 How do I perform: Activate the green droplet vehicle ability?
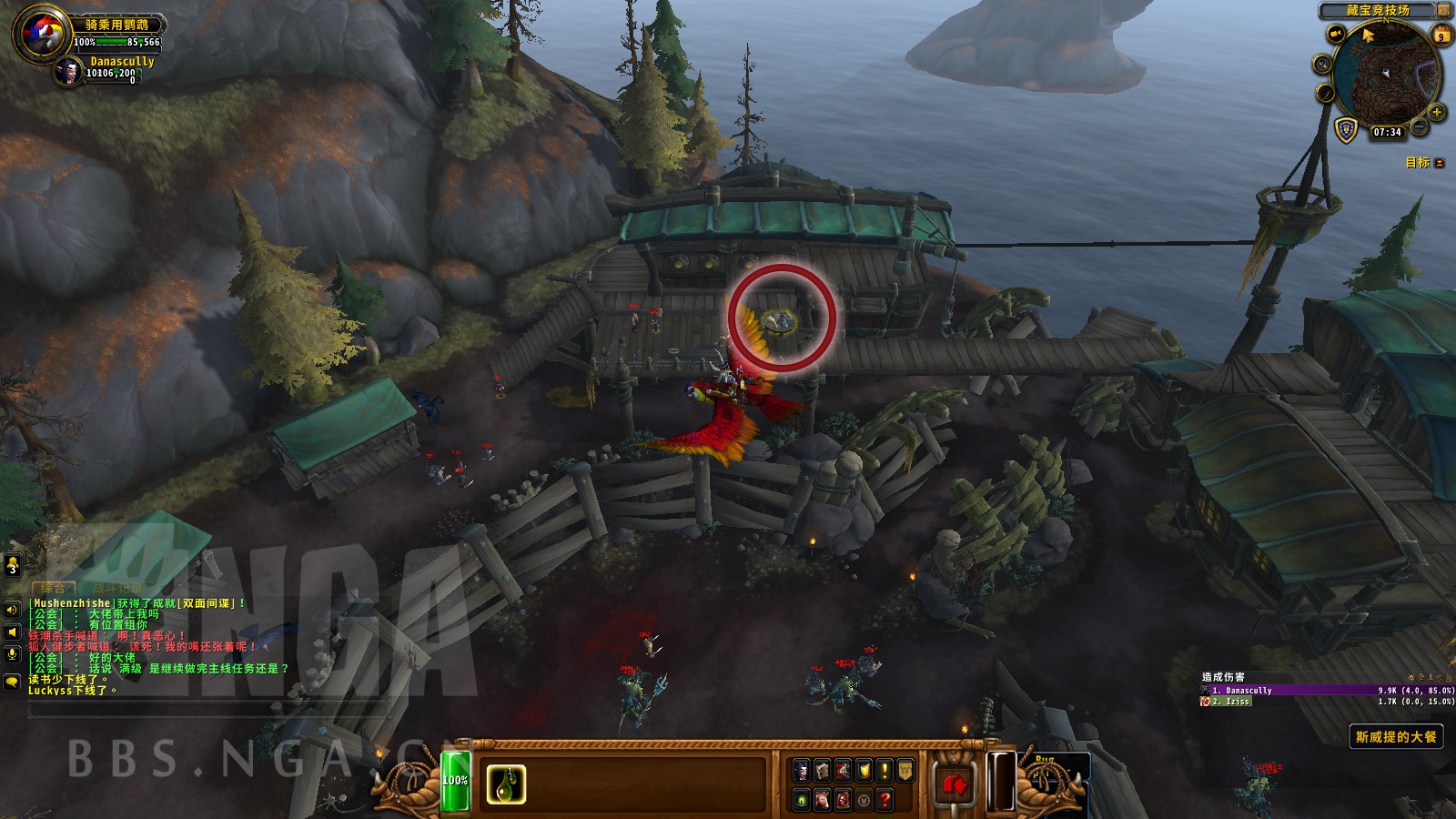coord(506,784)
